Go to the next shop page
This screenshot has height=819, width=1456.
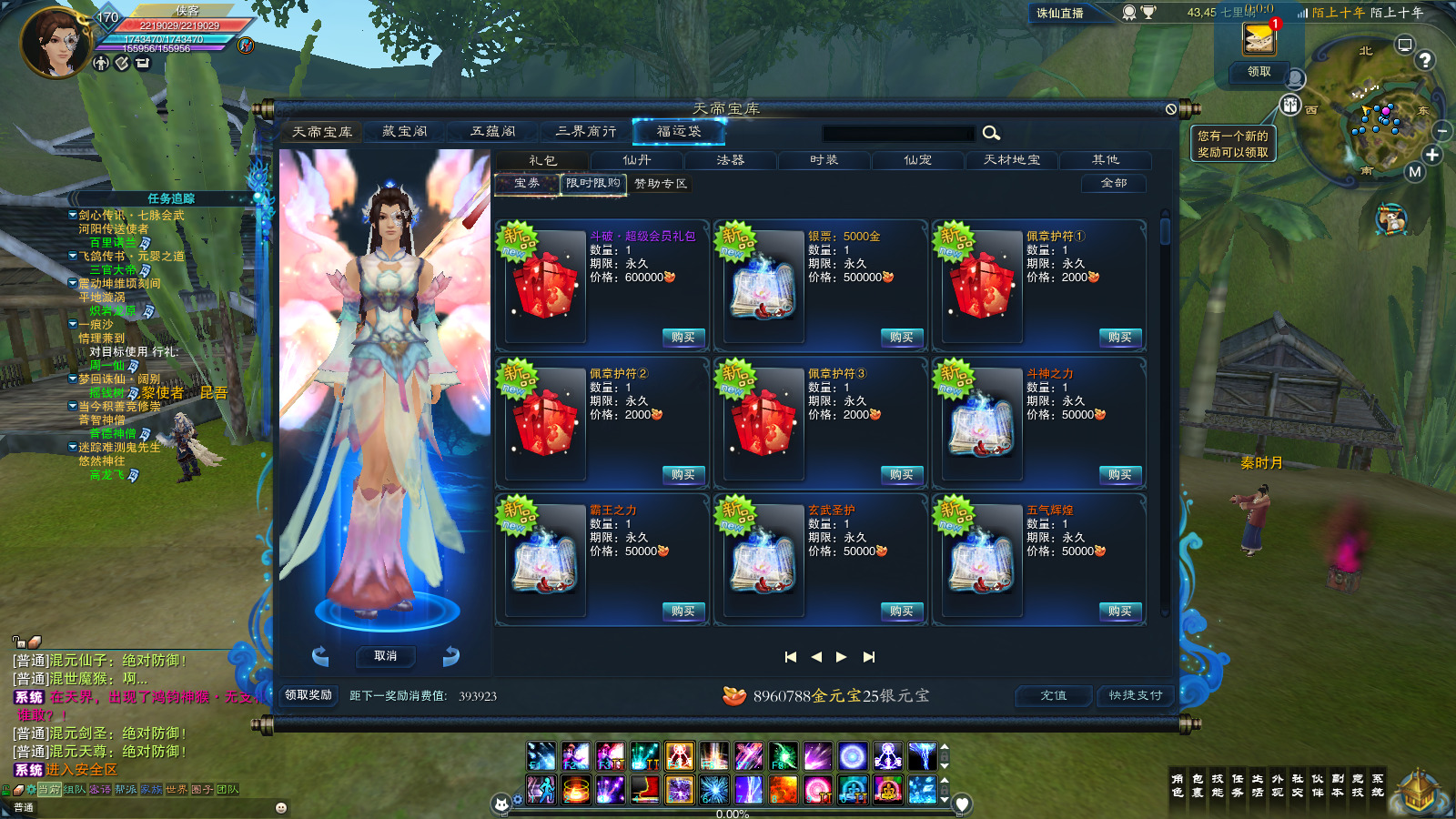click(842, 657)
